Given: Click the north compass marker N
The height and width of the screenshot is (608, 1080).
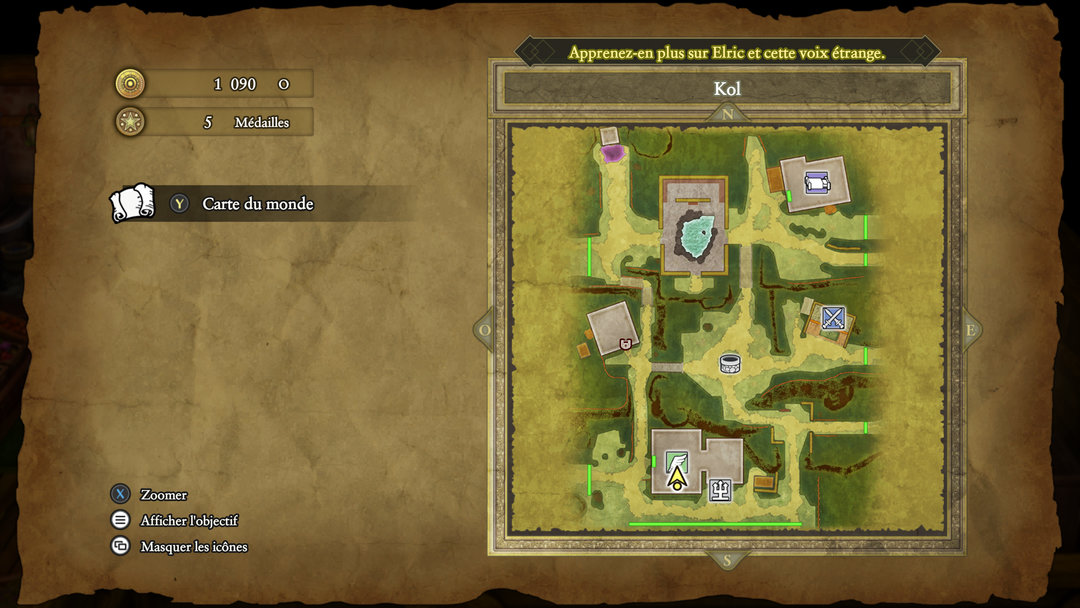Looking at the screenshot, I should pos(727,114).
